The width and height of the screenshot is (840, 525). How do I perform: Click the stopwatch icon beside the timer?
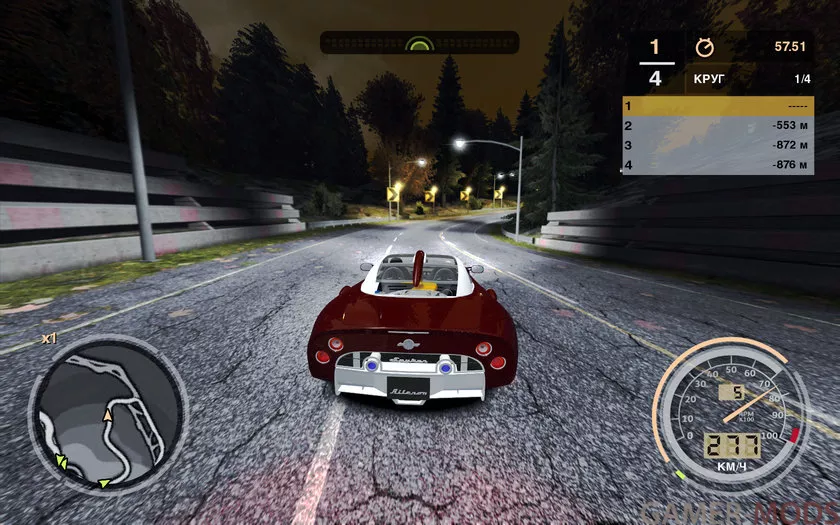[704, 47]
